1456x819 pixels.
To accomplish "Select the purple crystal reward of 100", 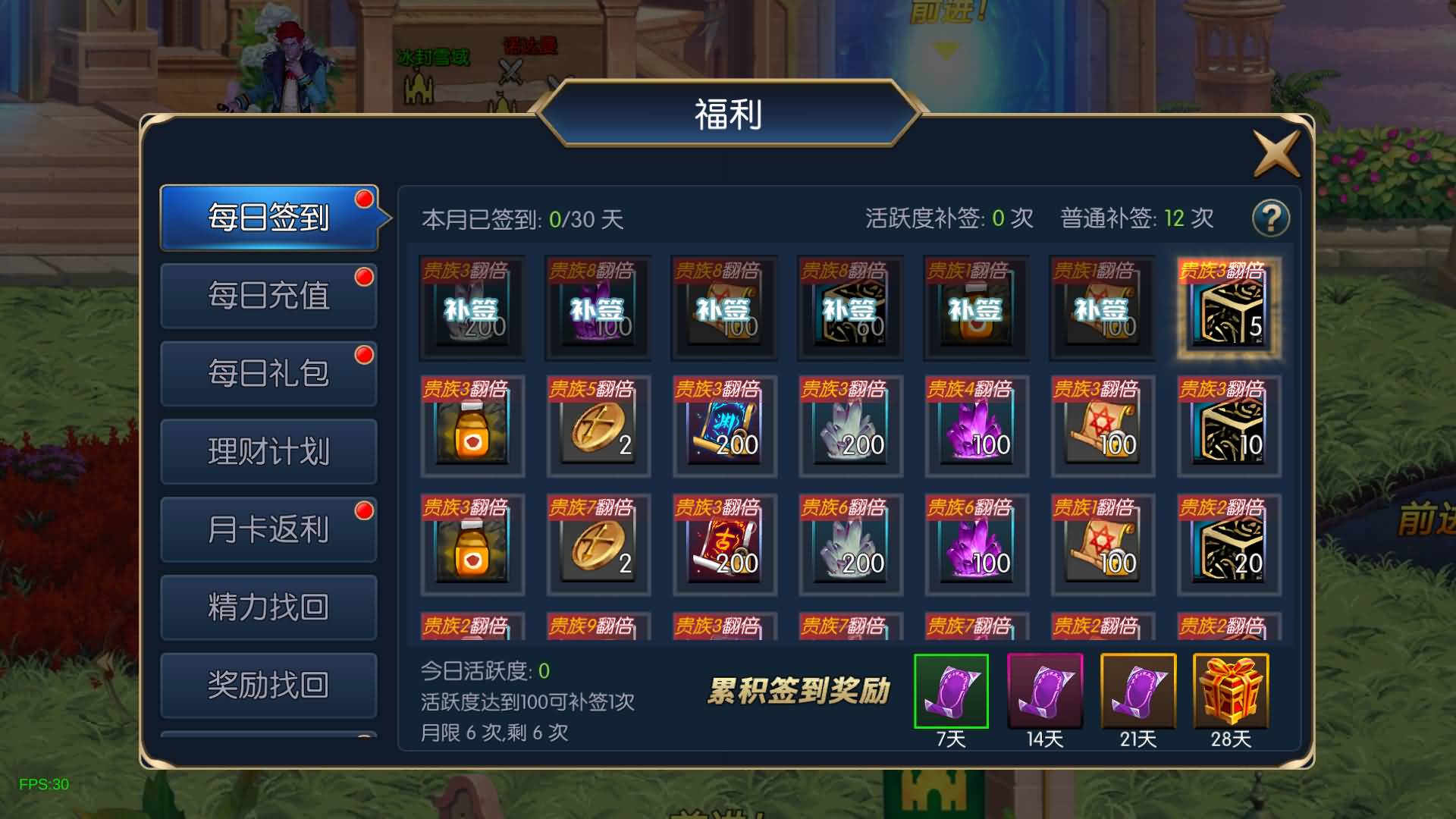I will tap(976, 428).
